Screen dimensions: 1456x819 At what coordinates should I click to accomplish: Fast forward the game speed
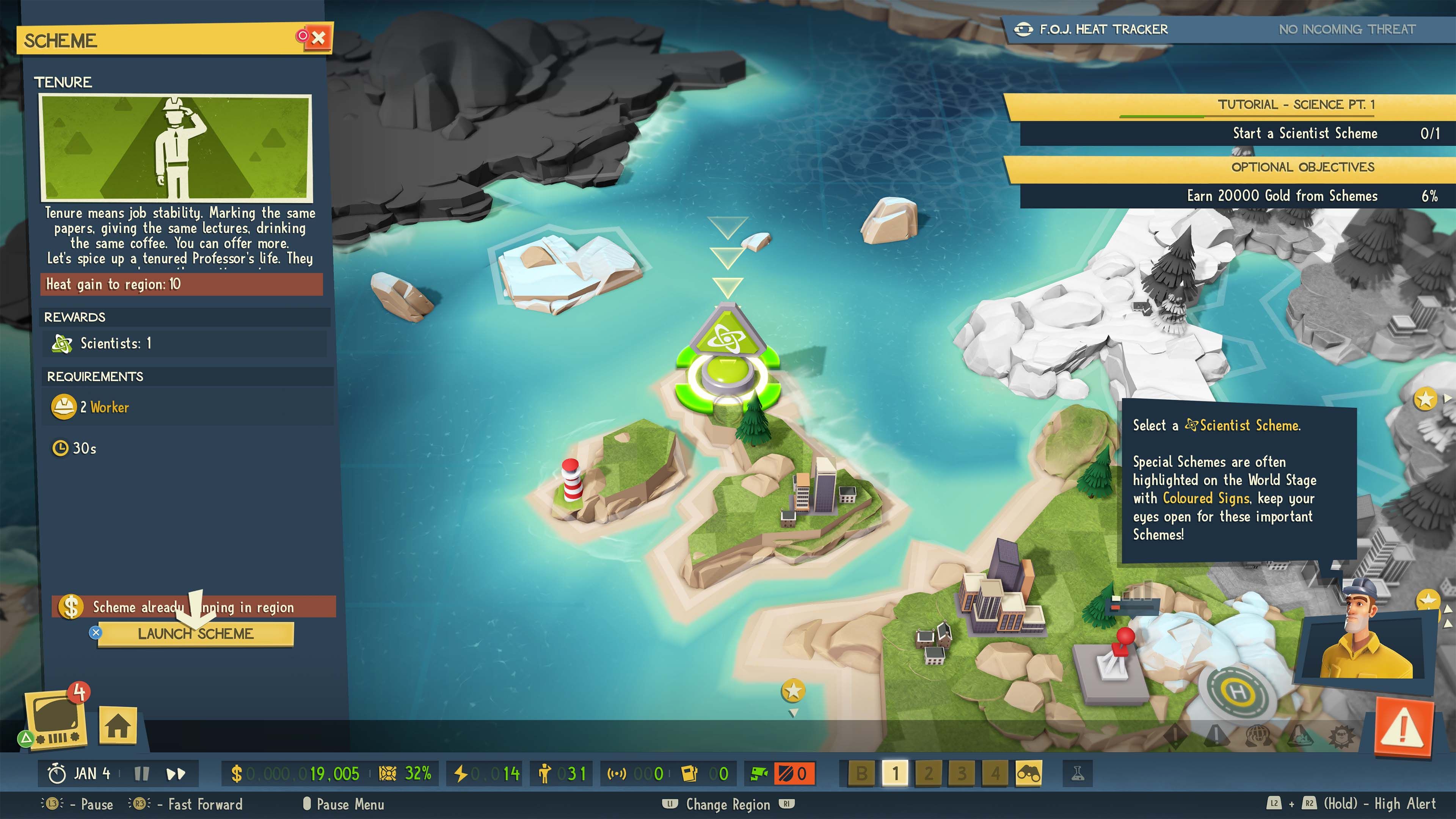[176, 774]
